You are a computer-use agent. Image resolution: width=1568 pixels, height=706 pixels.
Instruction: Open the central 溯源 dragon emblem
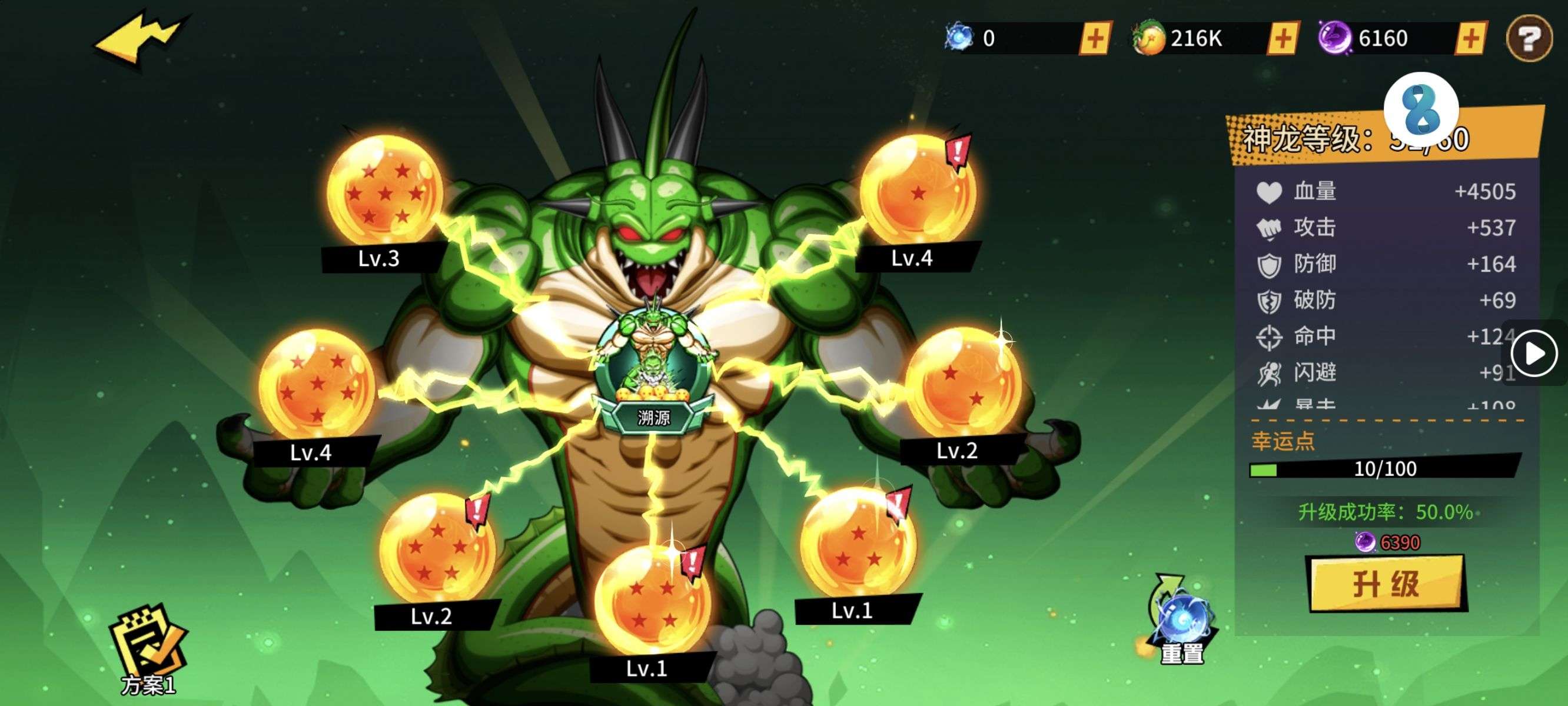coord(653,371)
